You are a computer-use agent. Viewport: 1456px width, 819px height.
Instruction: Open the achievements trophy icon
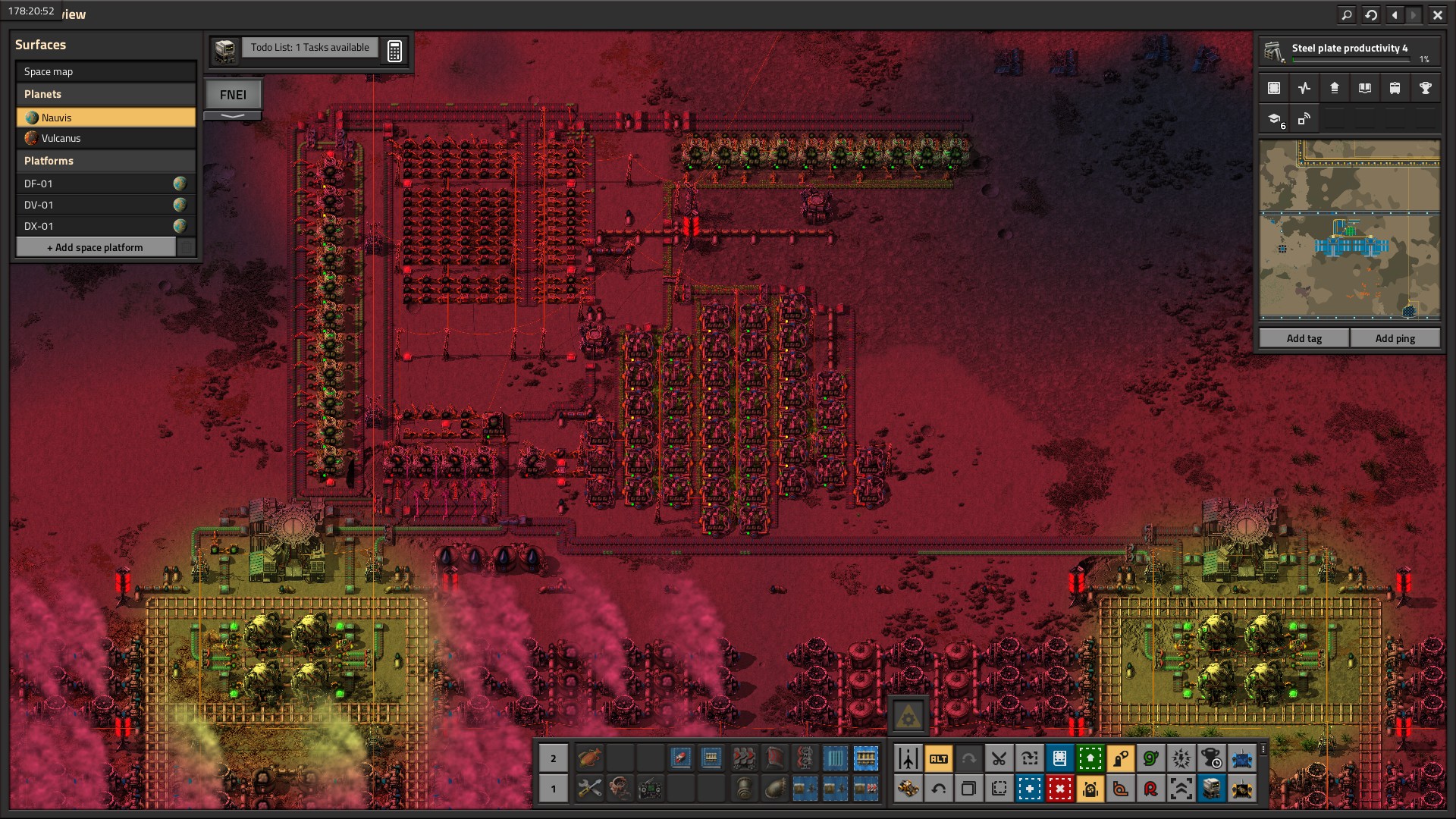1425,88
